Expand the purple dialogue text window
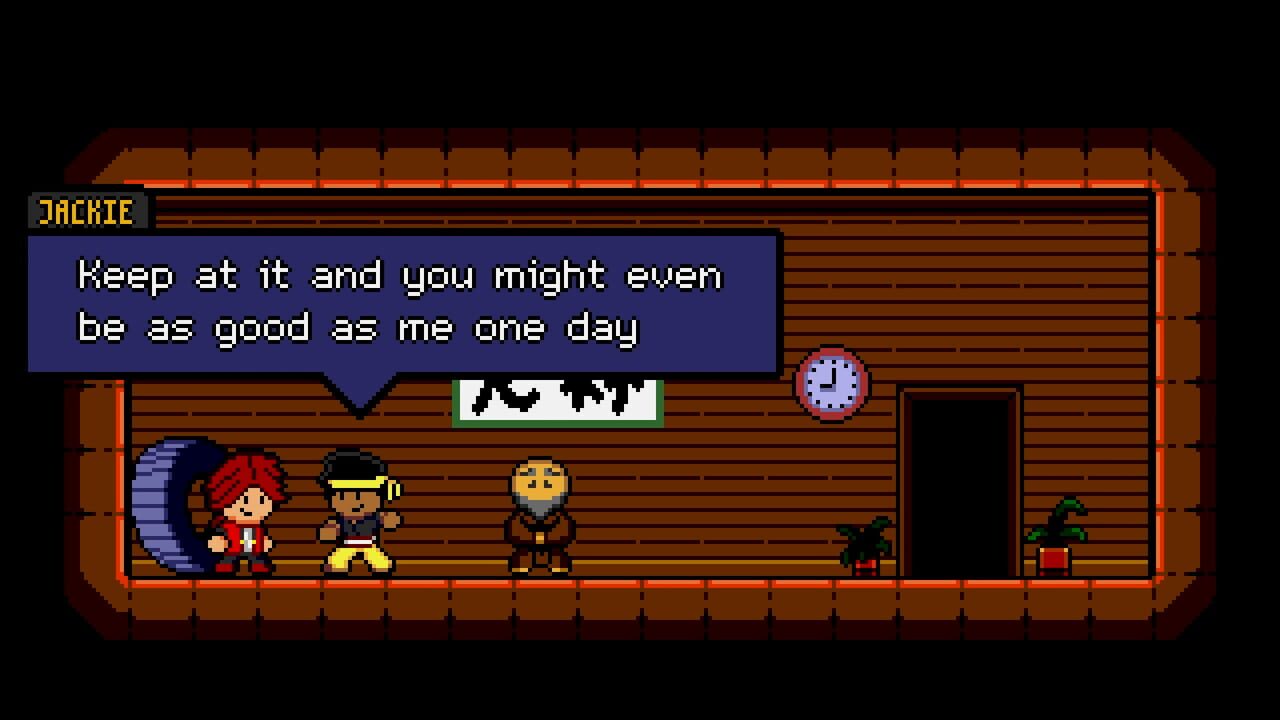1280x720 pixels. tap(400, 300)
